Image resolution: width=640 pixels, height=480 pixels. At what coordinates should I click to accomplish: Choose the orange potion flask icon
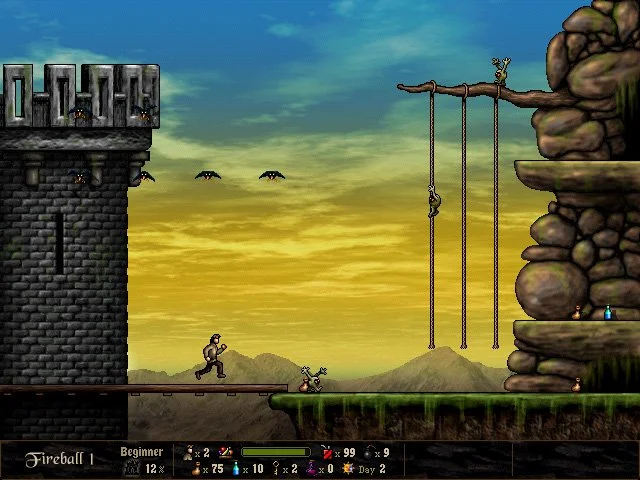click(195, 468)
